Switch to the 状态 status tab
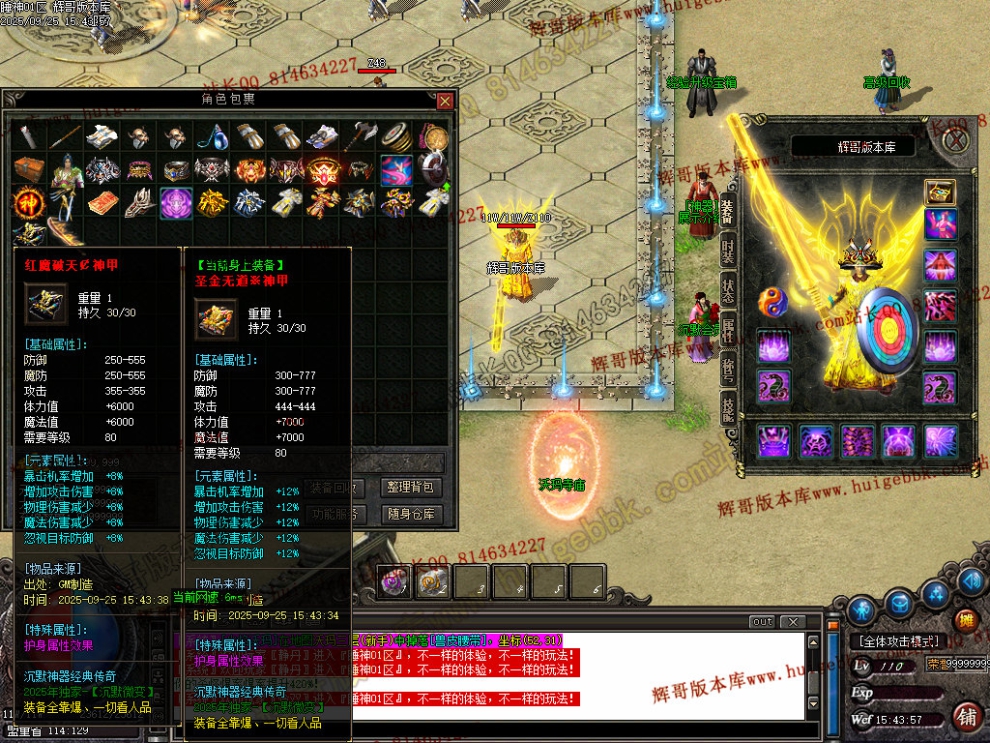990x743 pixels. tap(728, 290)
